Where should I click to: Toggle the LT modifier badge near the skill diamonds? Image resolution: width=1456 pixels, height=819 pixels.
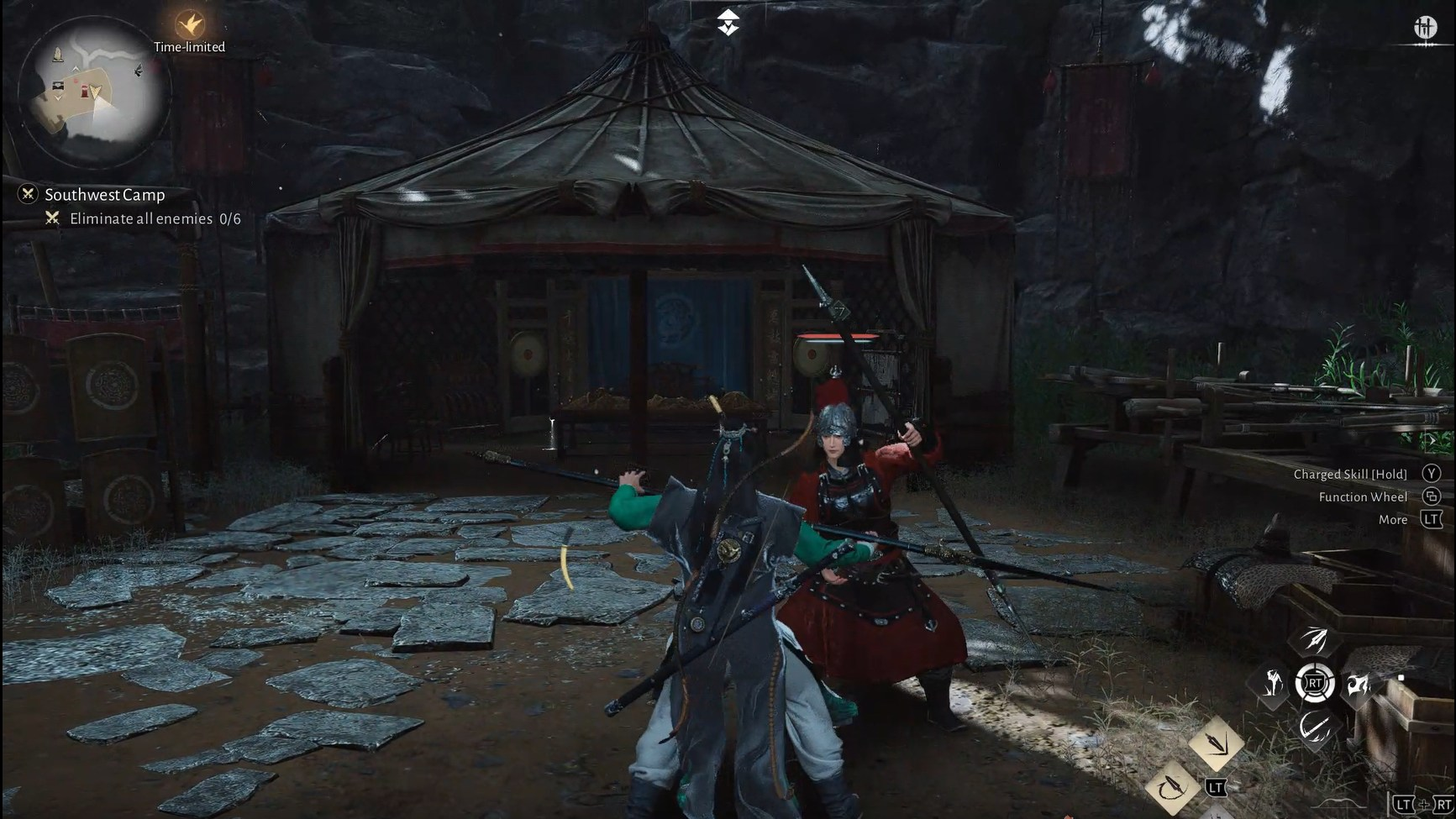coord(1217,788)
